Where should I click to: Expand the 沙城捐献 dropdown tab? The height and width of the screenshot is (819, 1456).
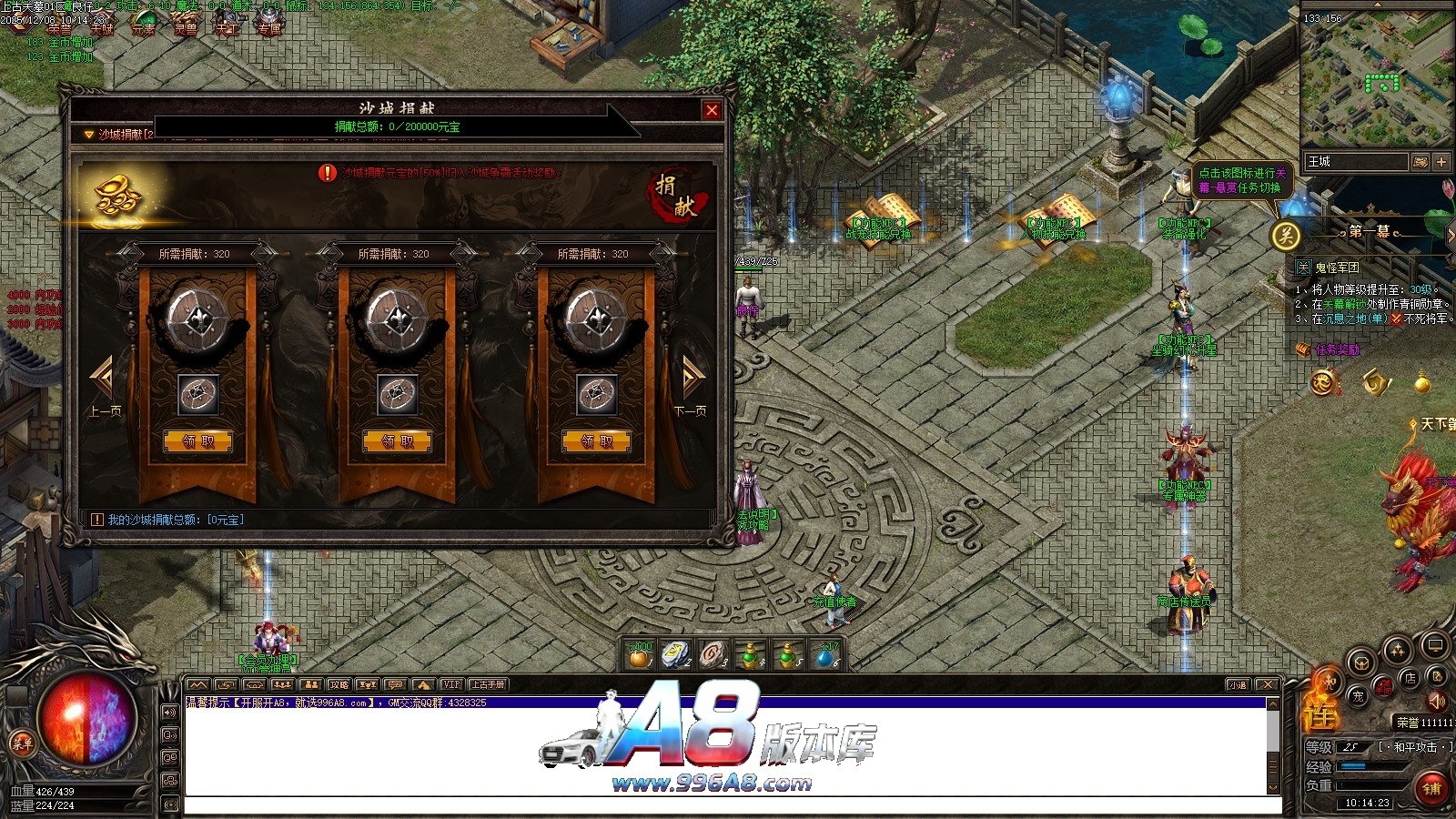click(x=89, y=135)
